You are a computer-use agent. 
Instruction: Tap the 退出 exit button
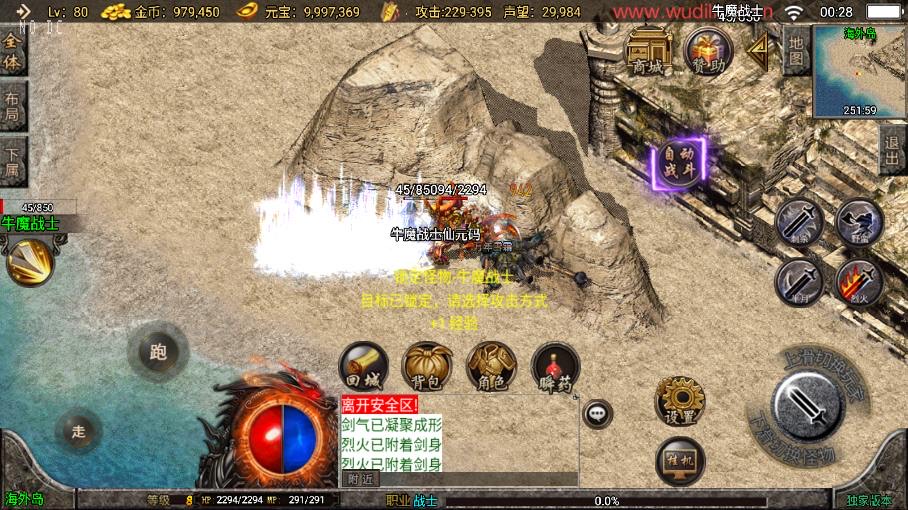coord(893,151)
